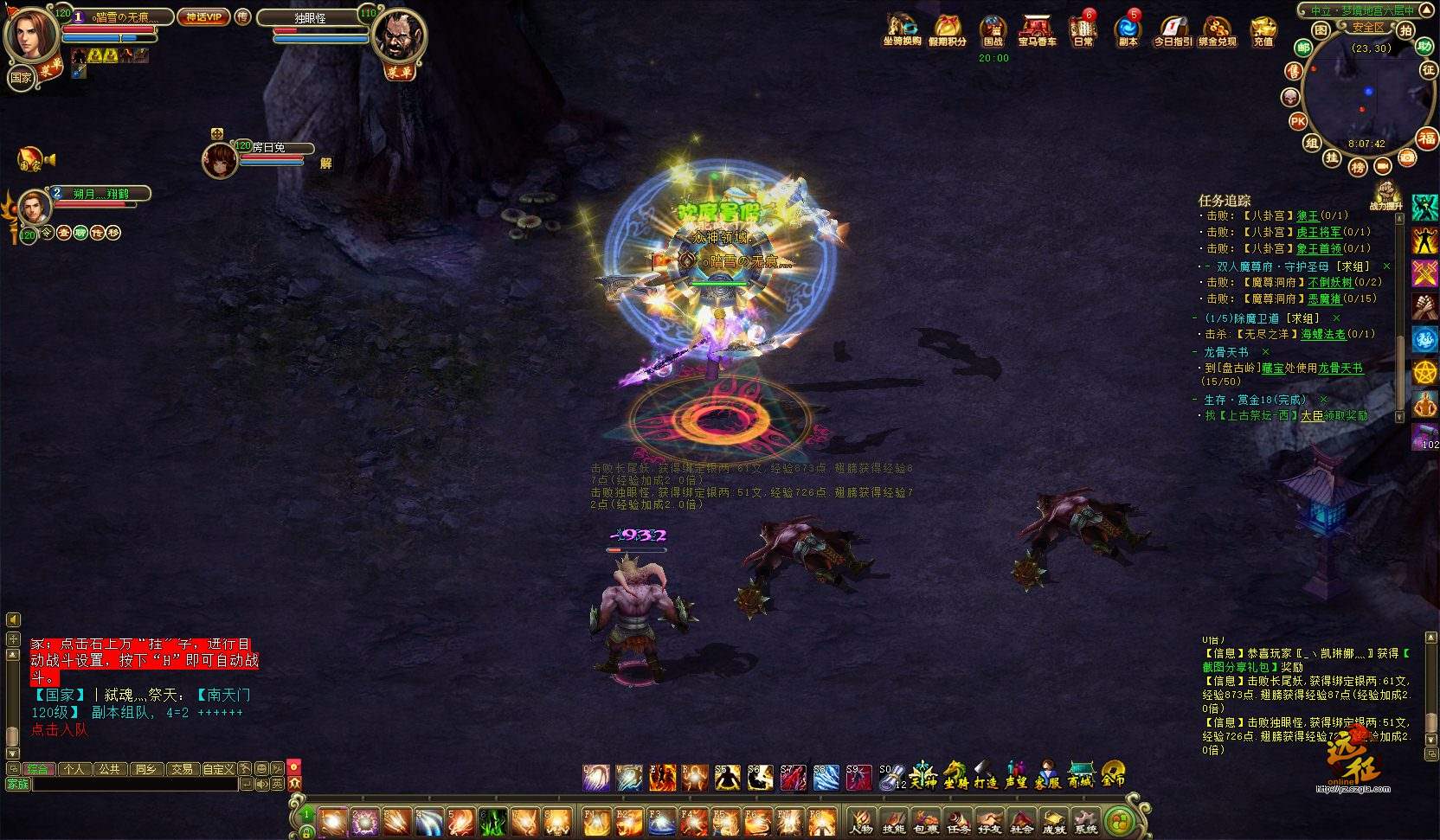This screenshot has height=840, width=1440.
Task: Click the 福 welfare button beside minimap
Action: click(1426, 138)
